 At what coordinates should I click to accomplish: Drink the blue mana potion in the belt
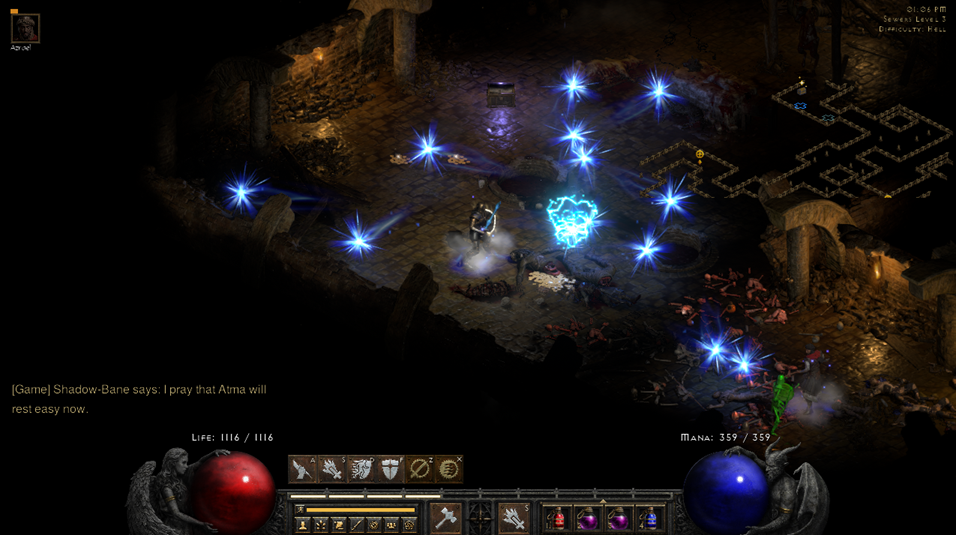[650, 519]
